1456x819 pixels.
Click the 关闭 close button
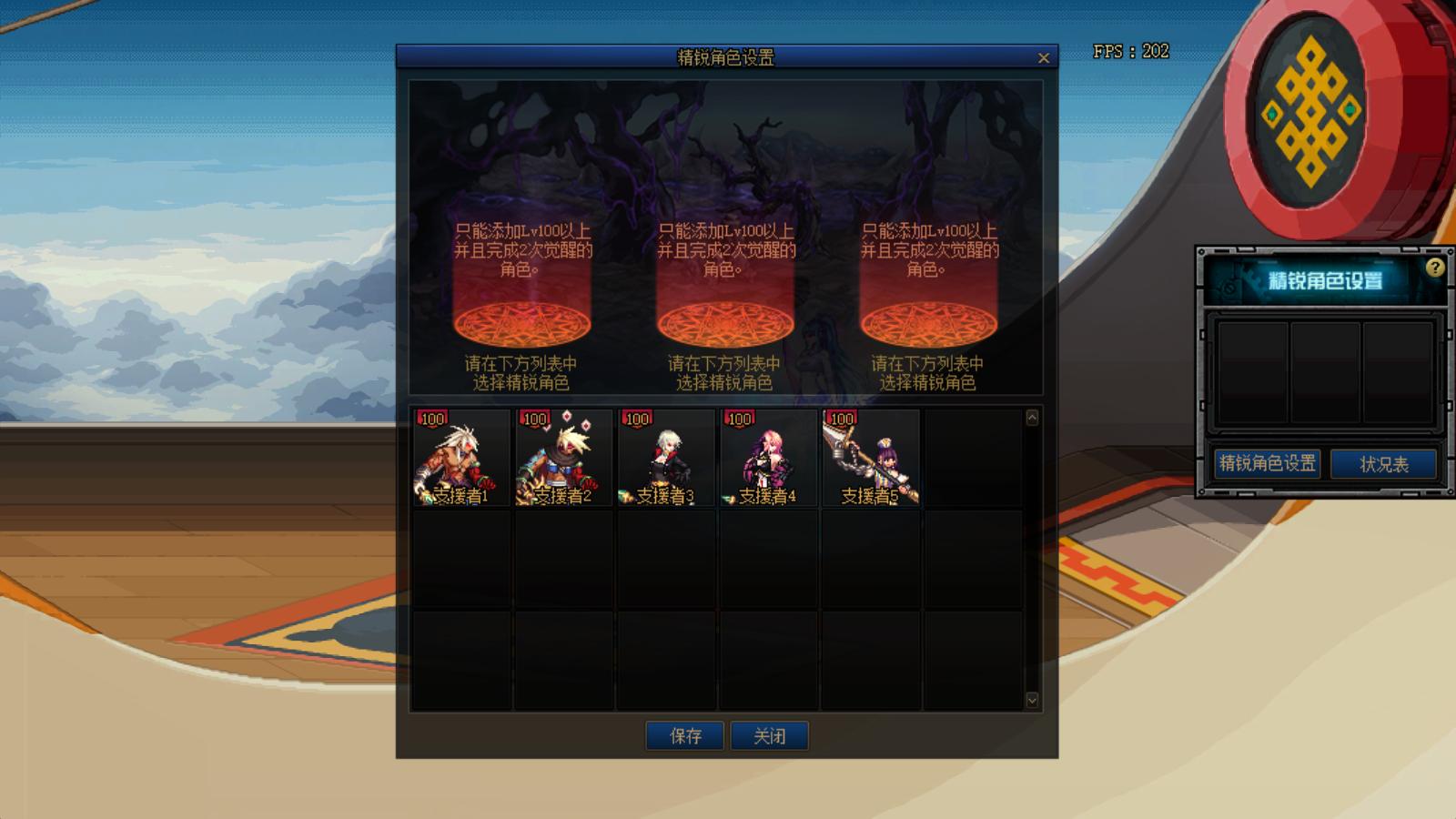click(770, 736)
